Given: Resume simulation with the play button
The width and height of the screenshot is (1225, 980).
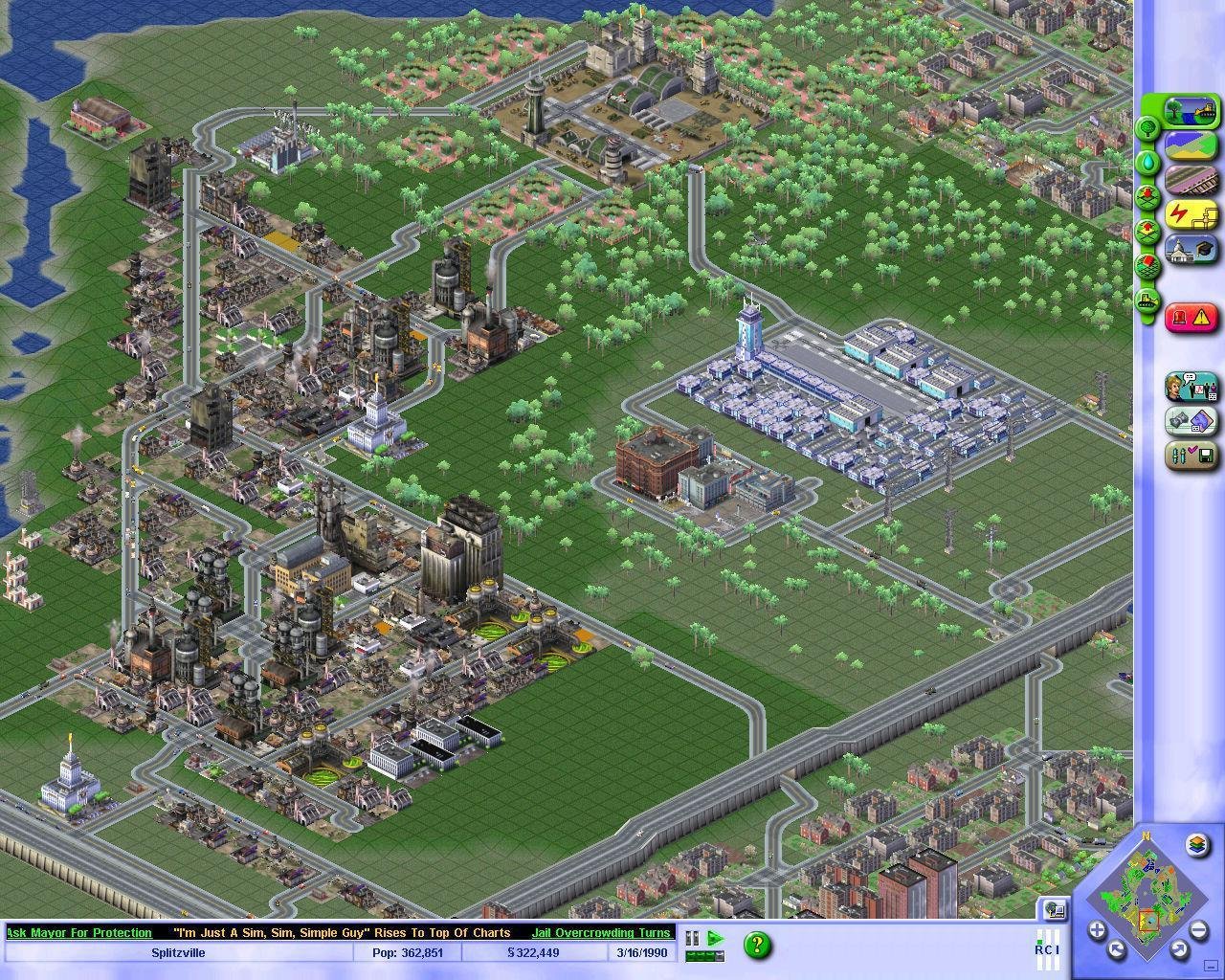Looking at the screenshot, I should (x=715, y=937).
